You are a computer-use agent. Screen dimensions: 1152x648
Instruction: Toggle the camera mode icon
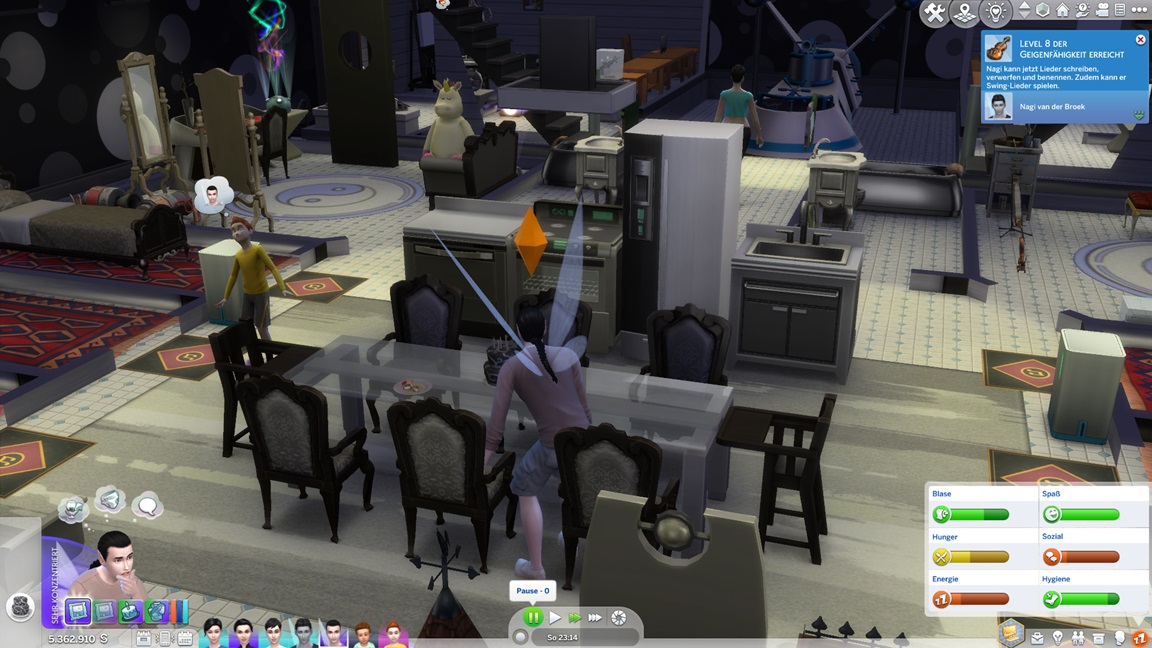[1102, 10]
